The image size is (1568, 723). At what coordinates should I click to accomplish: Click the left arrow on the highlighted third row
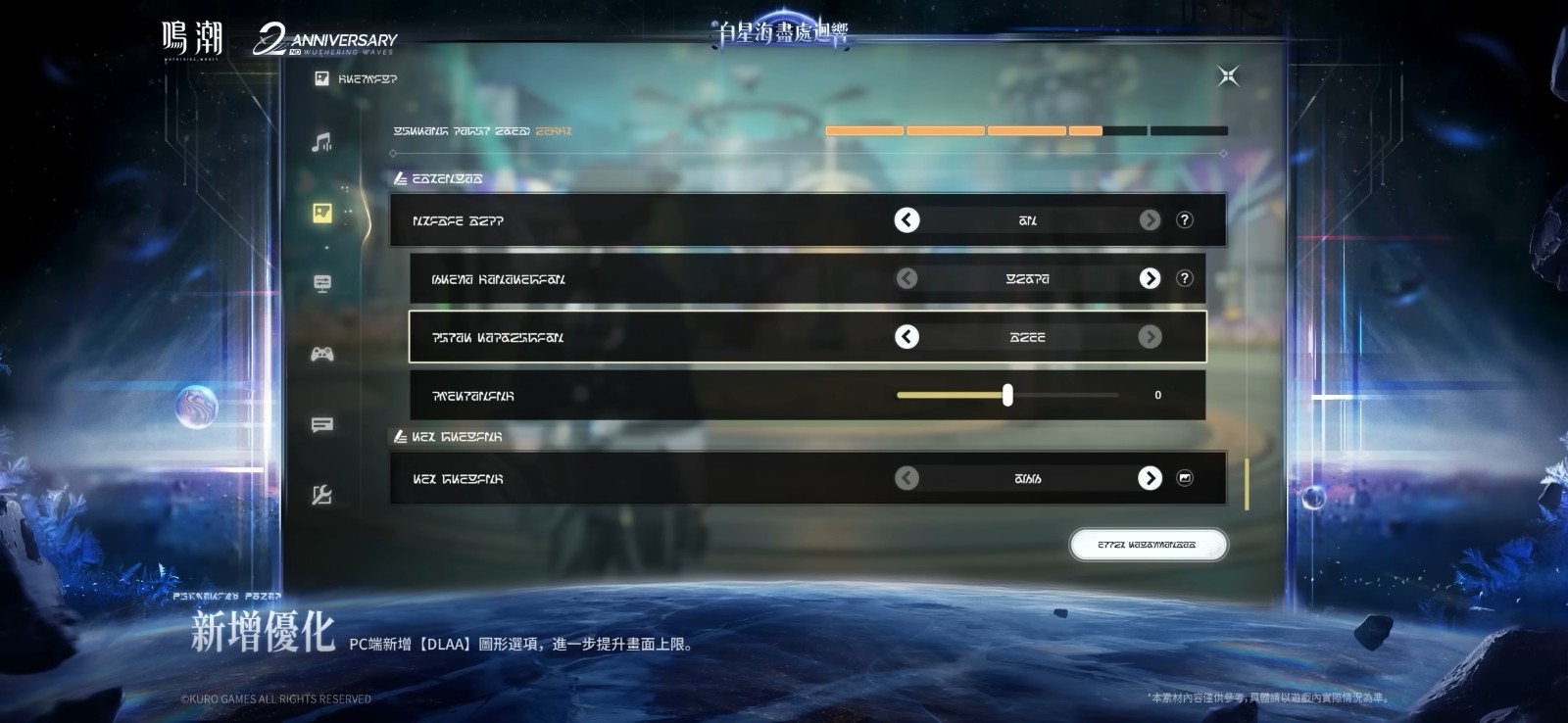pos(906,336)
